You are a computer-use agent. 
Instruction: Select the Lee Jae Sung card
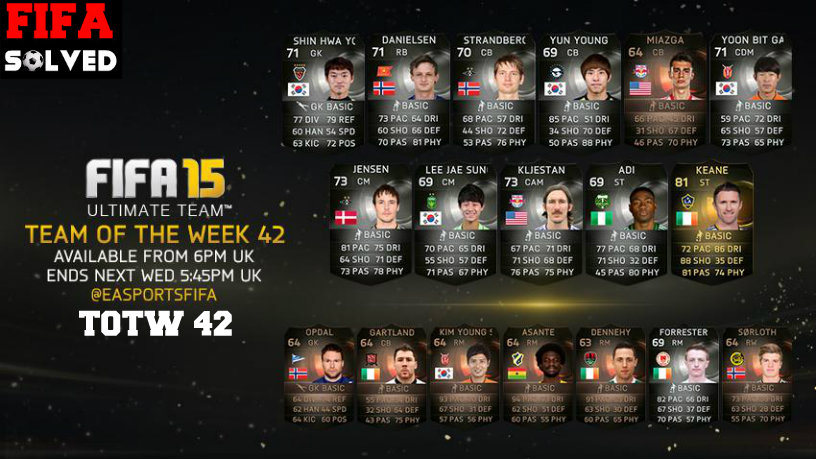tap(453, 222)
